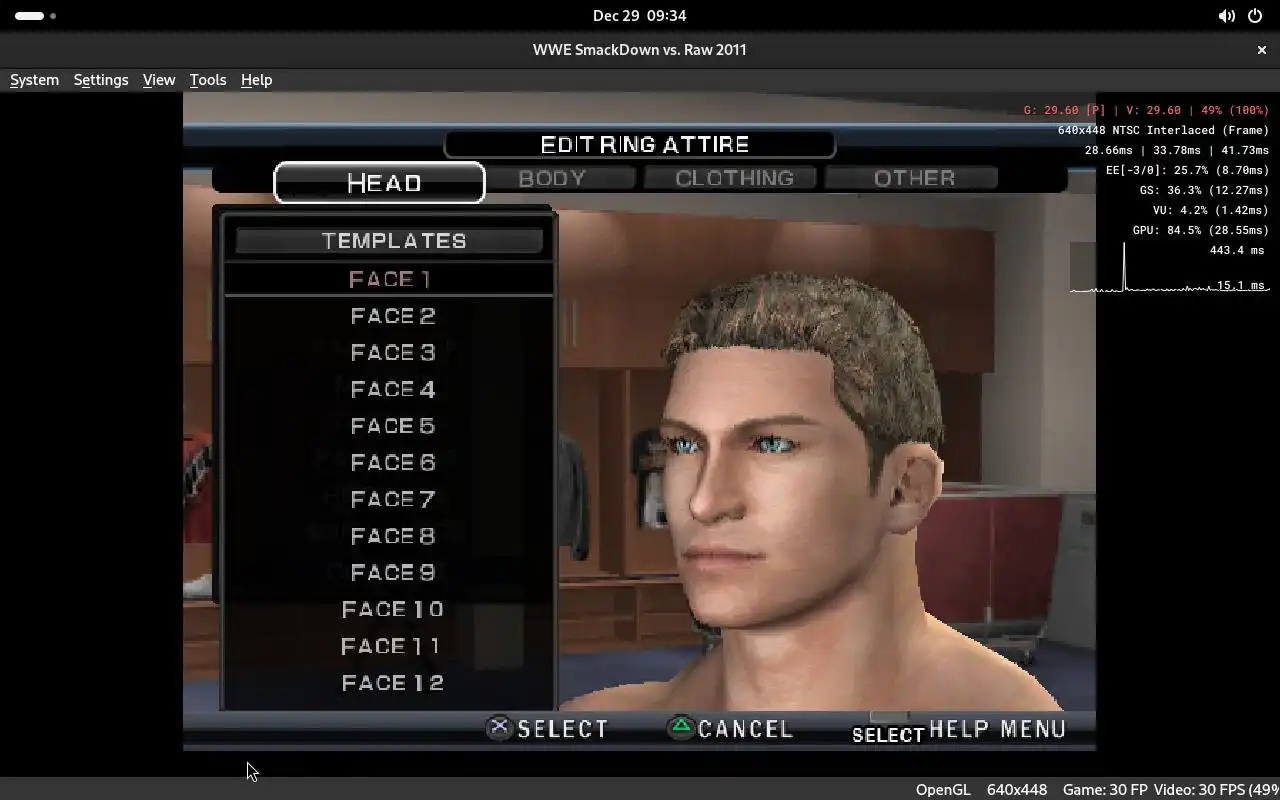The width and height of the screenshot is (1280, 800).
Task: Switch to the Clothing tab
Action: [x=734, y=178]
